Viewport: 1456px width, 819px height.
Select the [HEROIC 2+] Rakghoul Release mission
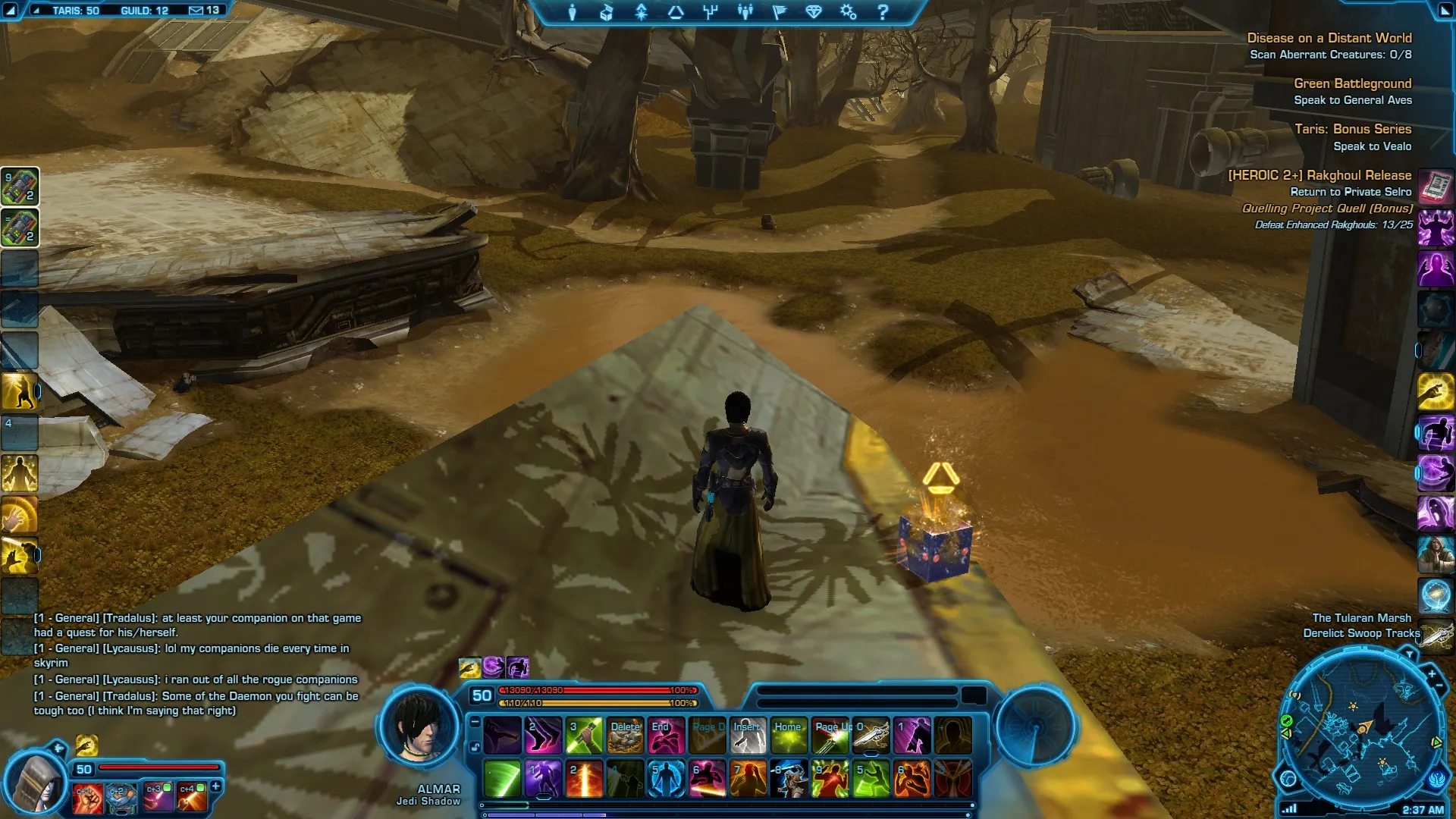tap(1319, 175)
